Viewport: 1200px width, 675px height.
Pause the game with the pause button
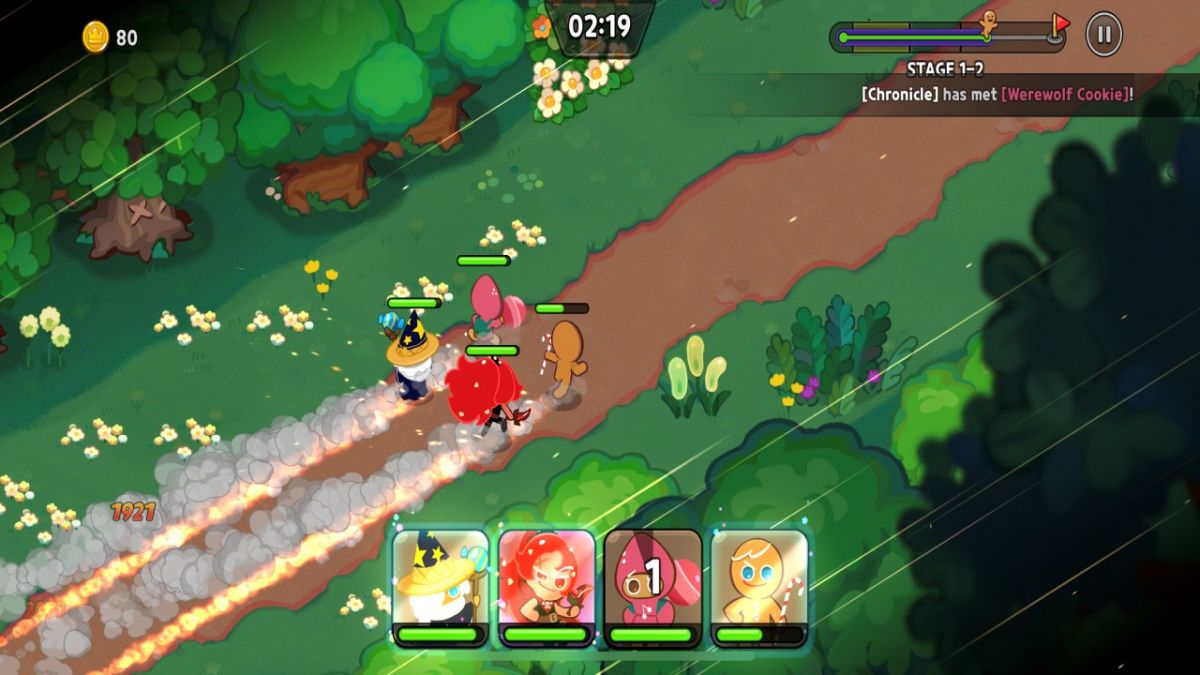[1104, 35]
